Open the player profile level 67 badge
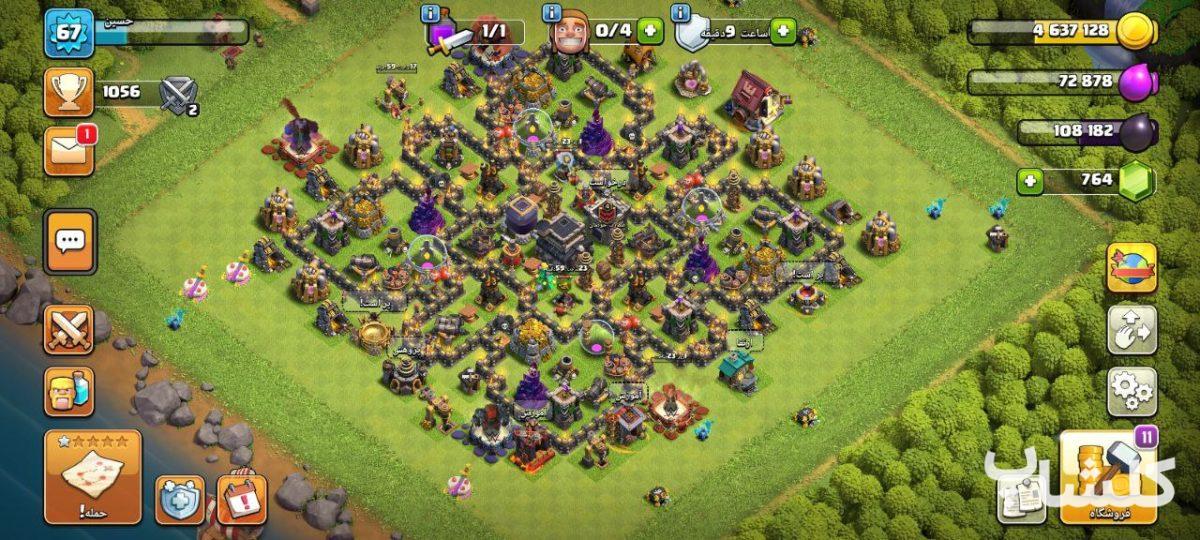The height and width of the screenshot is (540, 1200). point(69,33)
